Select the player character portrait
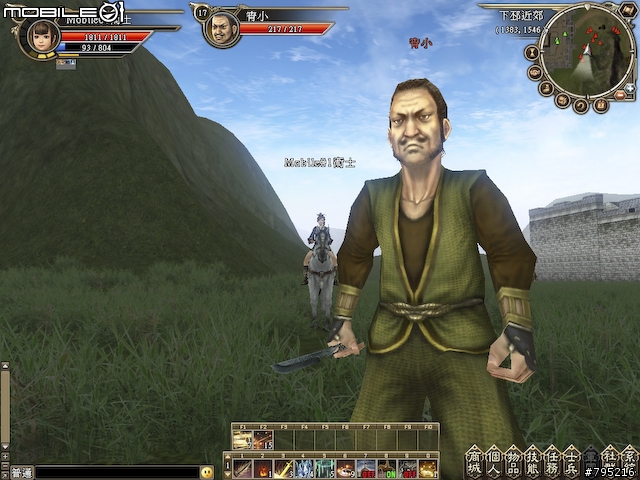This screenshot has height=480, width=640. click(x=40, y=37)
